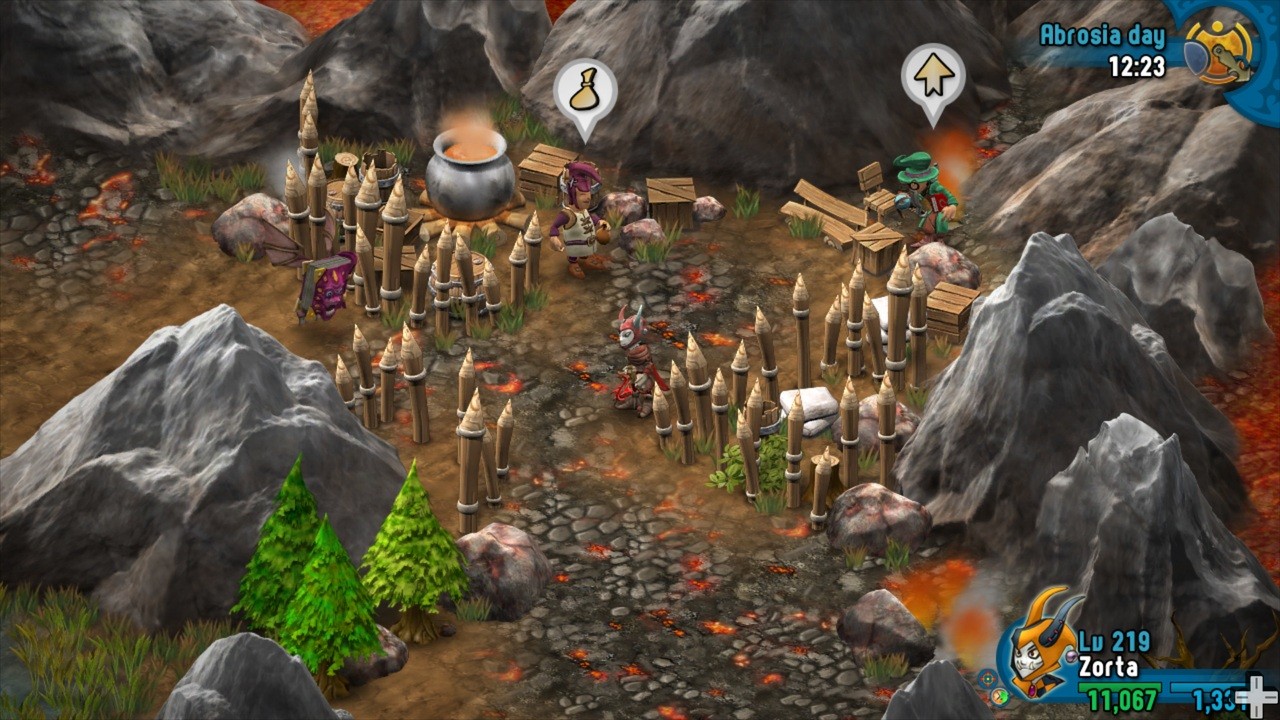Select the up-arrow marker bubble
This screenshot has height=720, width=1280.
[933, 78]
